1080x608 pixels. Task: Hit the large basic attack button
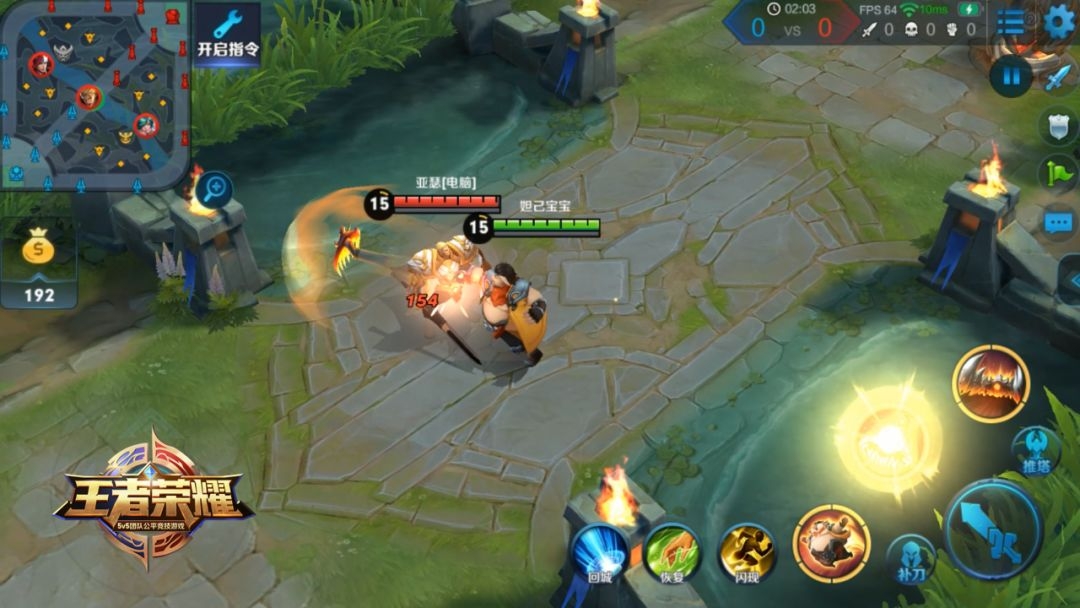point(993,530)
